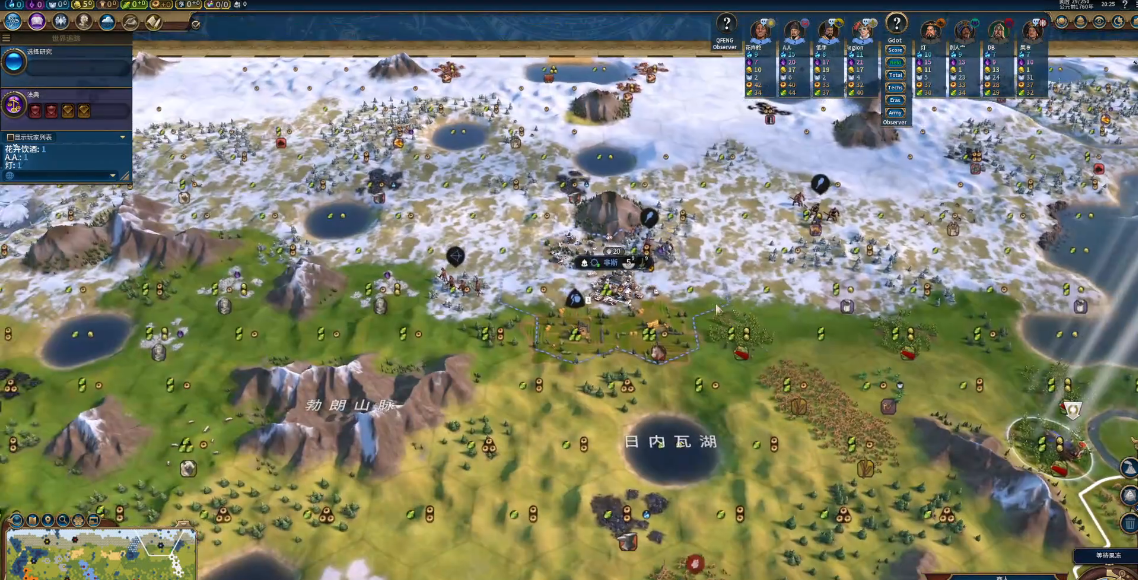Open the civics tree purple icon

(x=37, y=21)
